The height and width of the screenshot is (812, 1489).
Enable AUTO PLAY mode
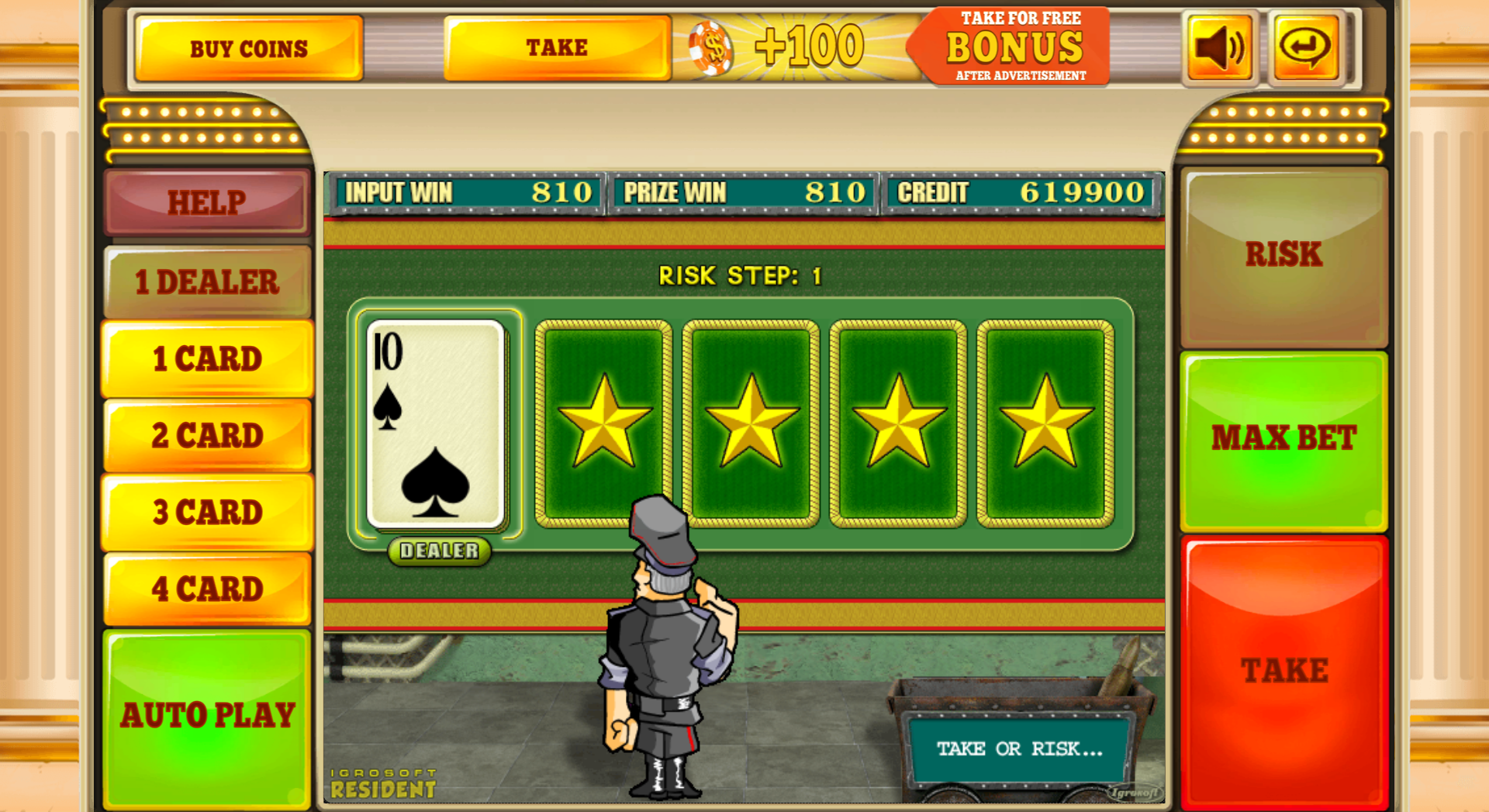(x=206, y=714)
